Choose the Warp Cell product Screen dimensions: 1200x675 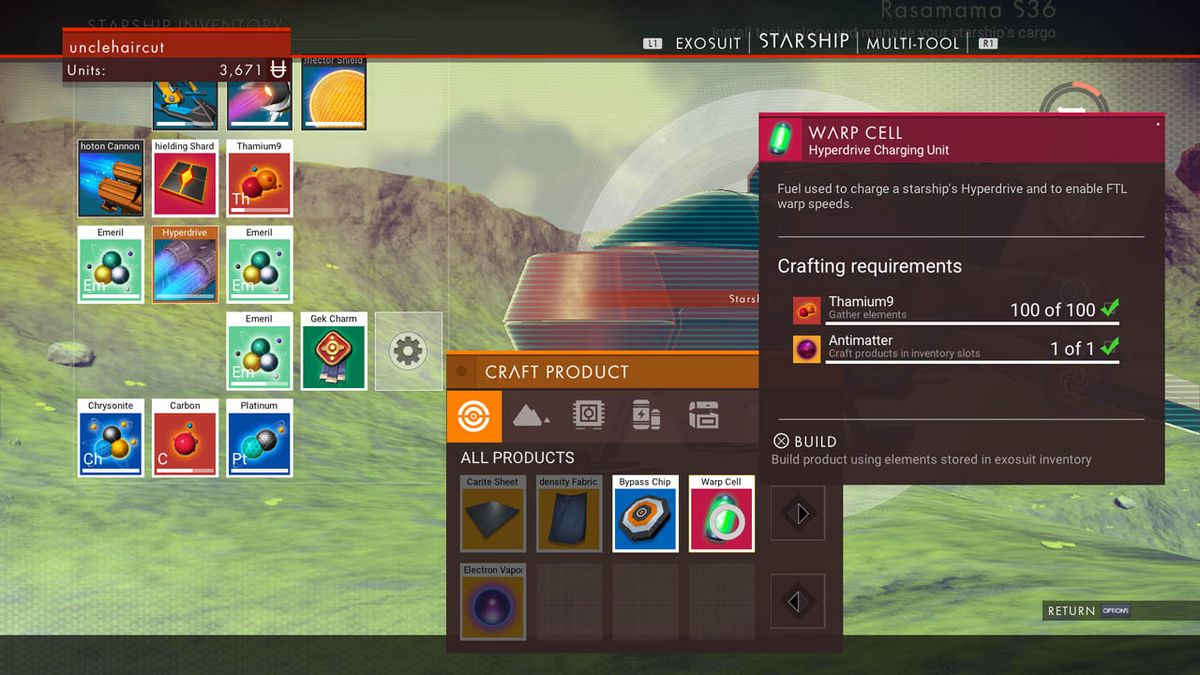coord(721,513)
